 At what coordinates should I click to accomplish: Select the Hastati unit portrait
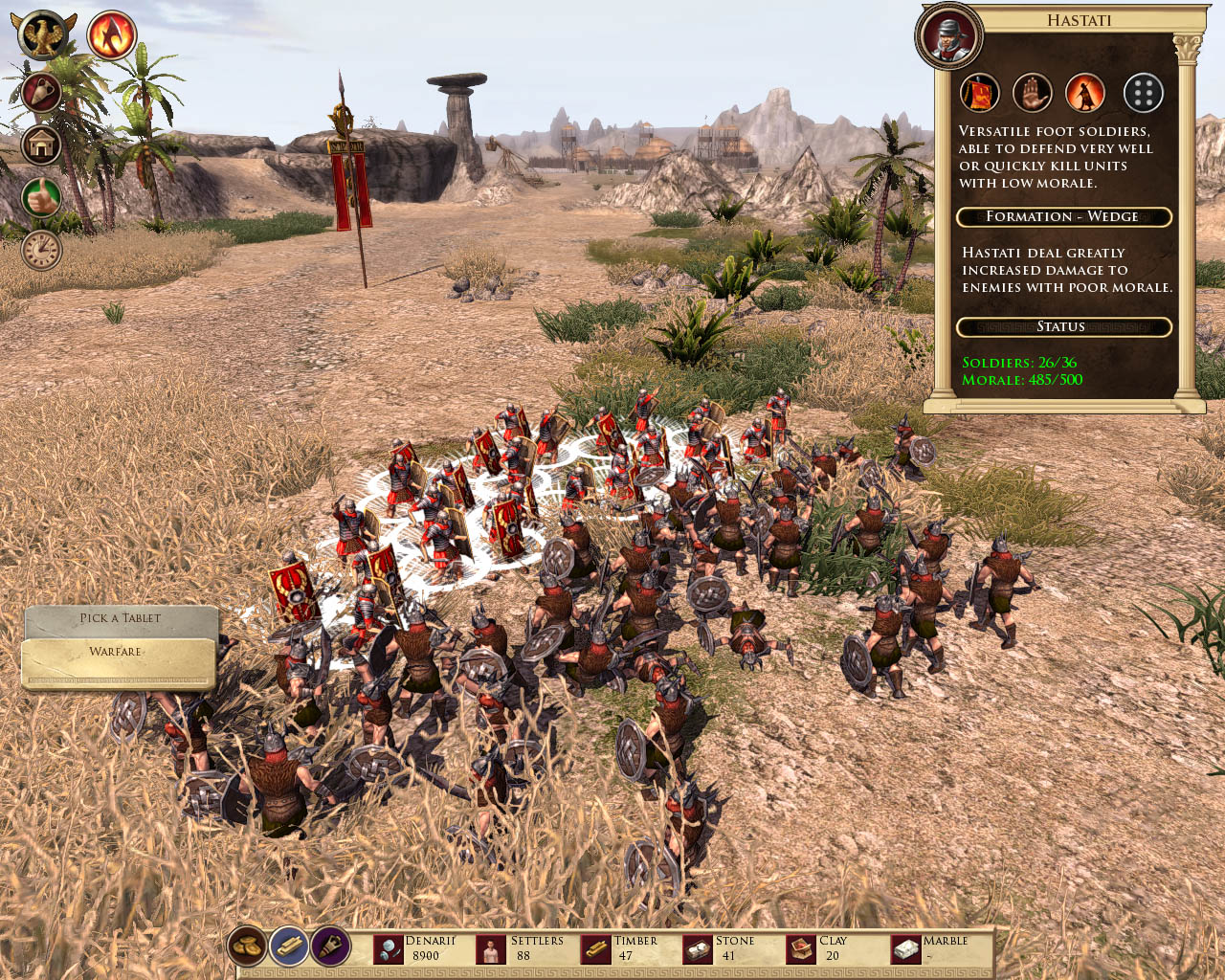point(949,36)
